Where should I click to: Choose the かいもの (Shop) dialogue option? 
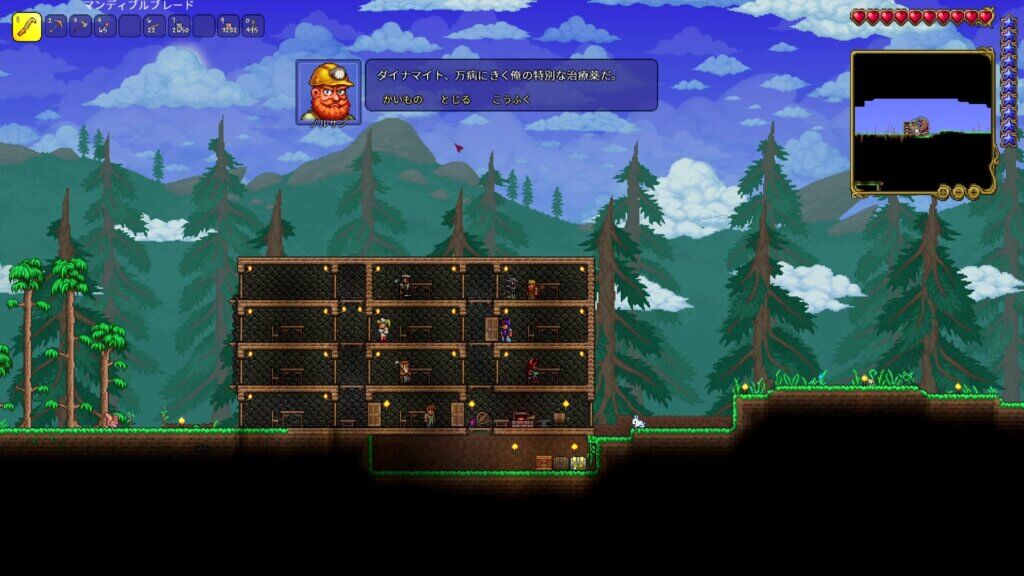403,100
